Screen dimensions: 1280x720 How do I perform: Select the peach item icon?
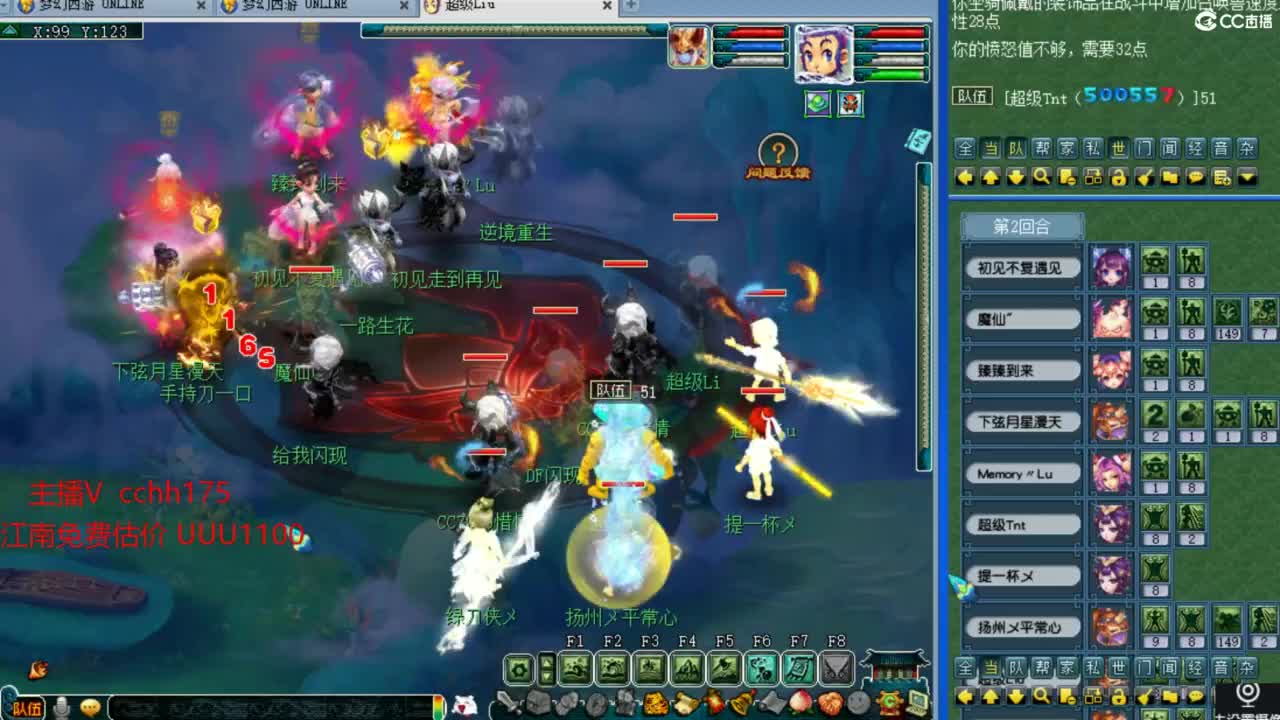799,702
